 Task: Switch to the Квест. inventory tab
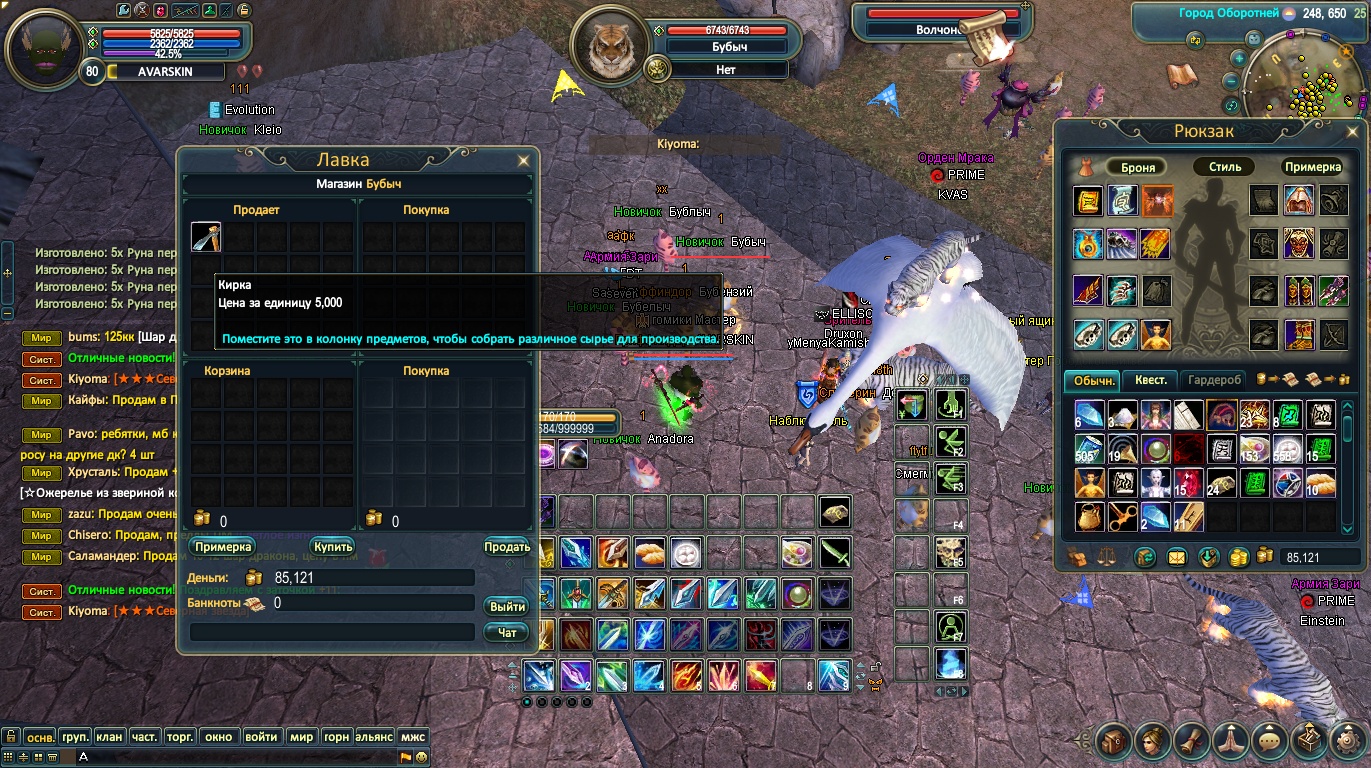pos(1150,380)
